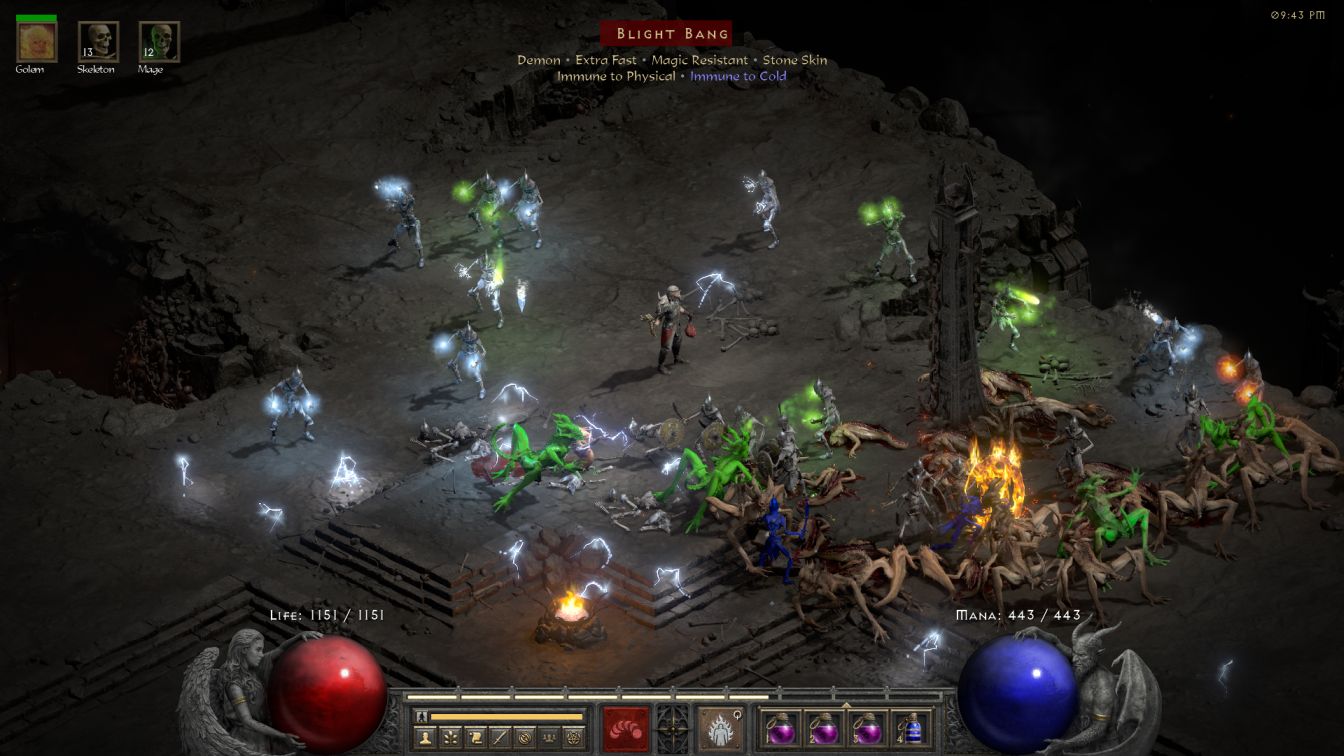Expand the belt with the small arrow

846,704
